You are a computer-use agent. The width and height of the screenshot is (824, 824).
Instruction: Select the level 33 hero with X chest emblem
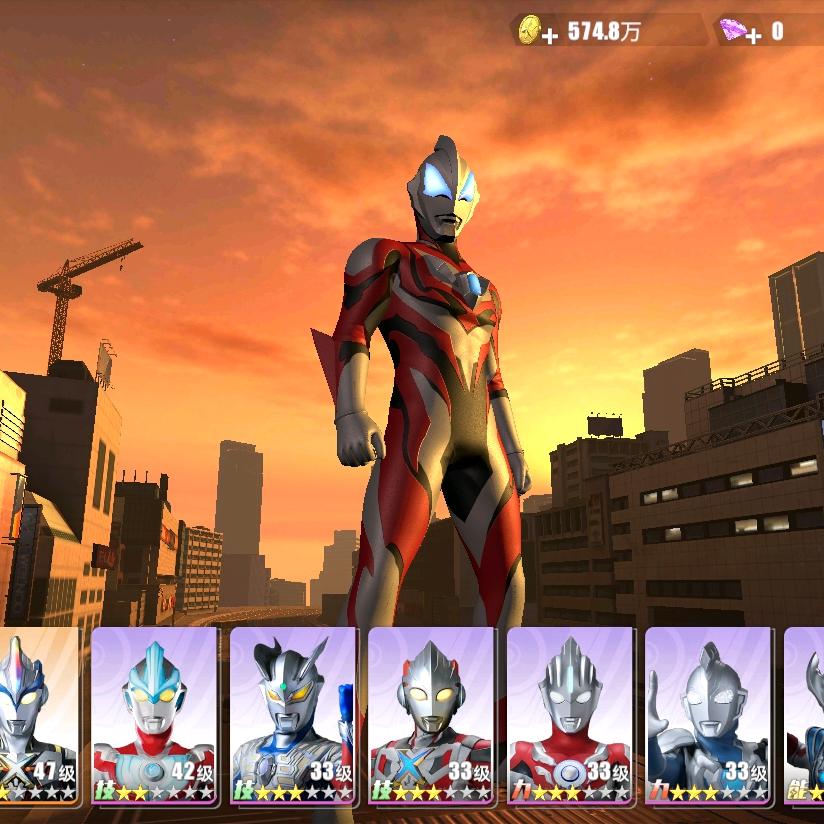pyautogui.click(x=431, y=715)
